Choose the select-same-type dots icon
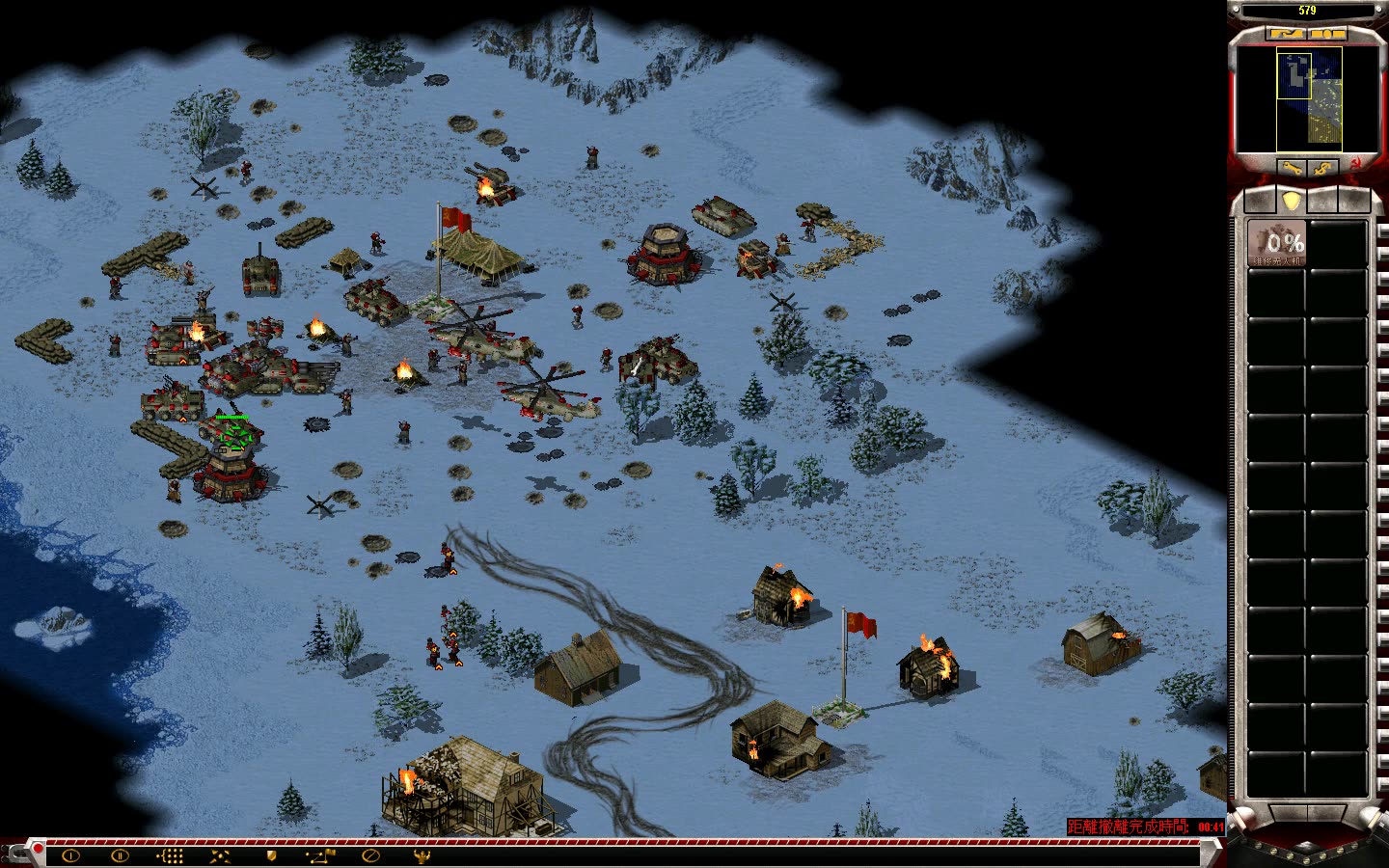 click(x=170, y=855)
